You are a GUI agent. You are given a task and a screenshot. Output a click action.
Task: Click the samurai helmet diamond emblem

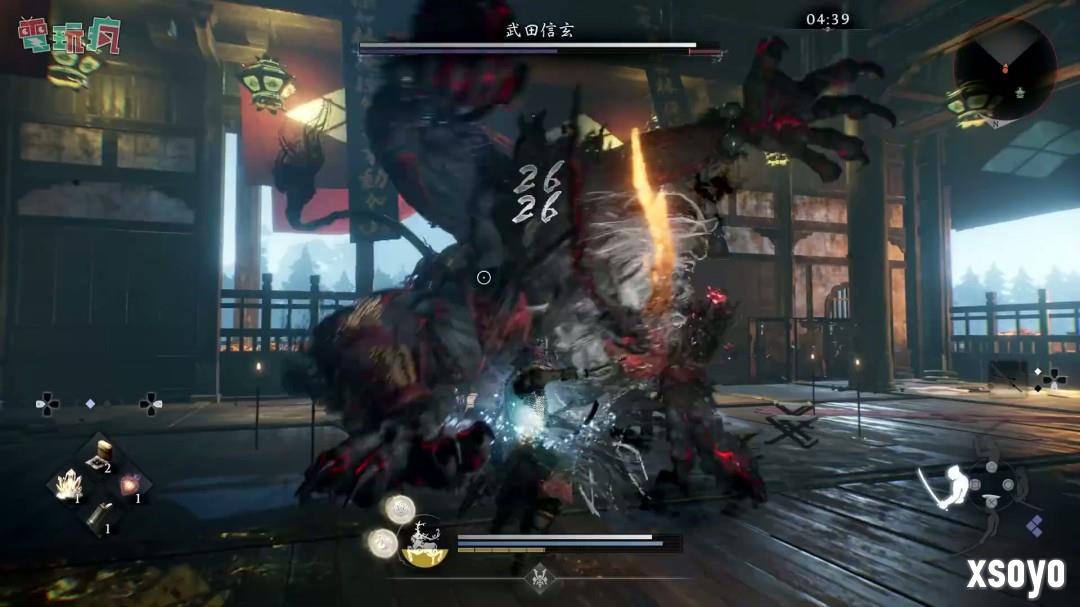[x=541, y=577]
